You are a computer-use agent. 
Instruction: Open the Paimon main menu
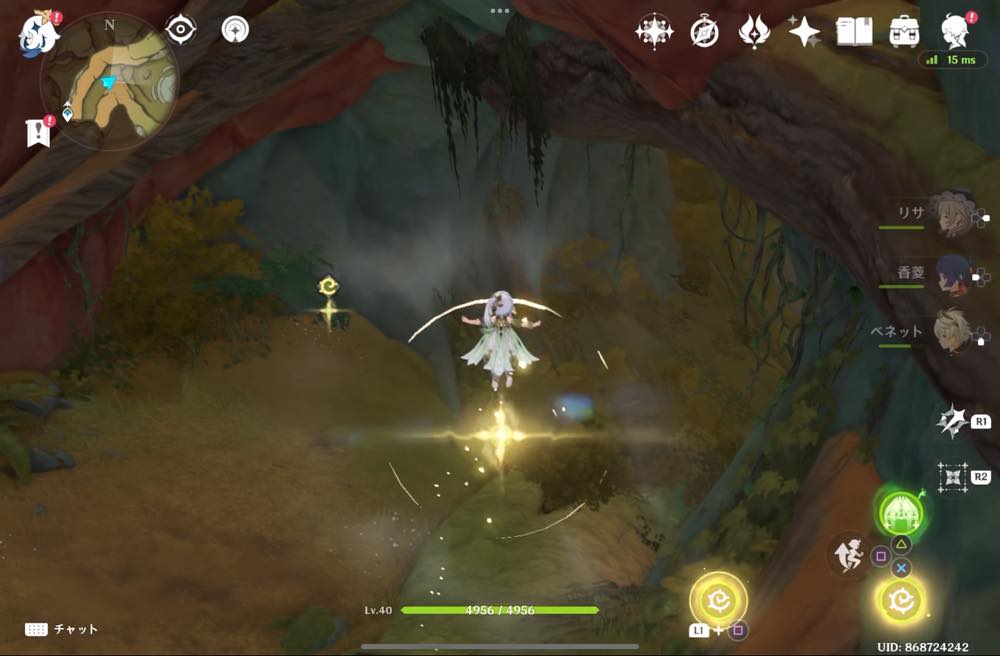click(39, 33)
